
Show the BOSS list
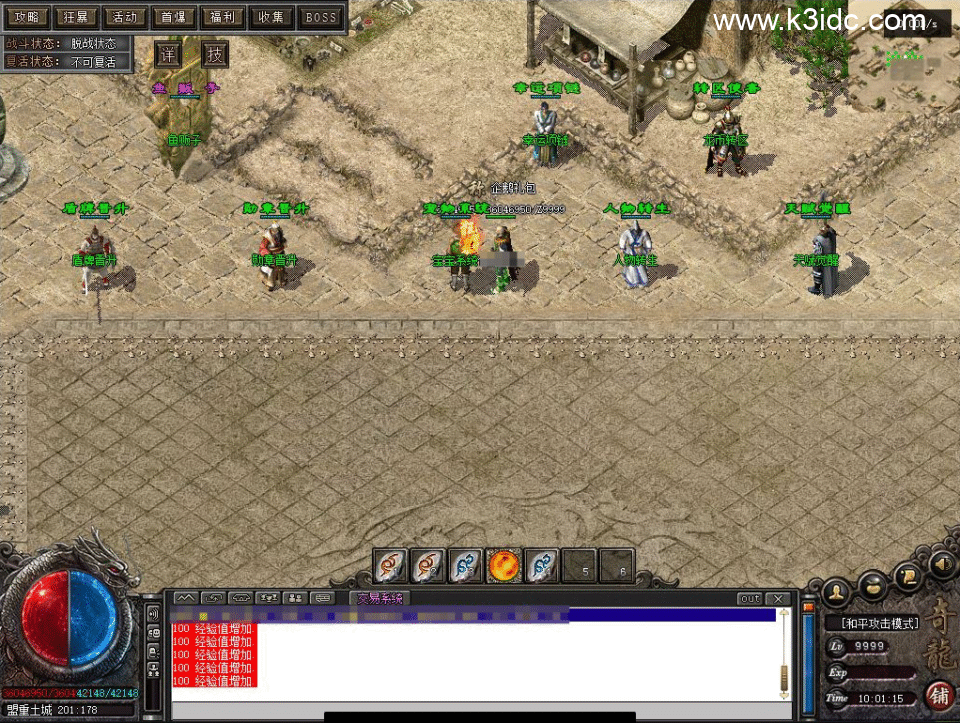[x=320, y=17]
